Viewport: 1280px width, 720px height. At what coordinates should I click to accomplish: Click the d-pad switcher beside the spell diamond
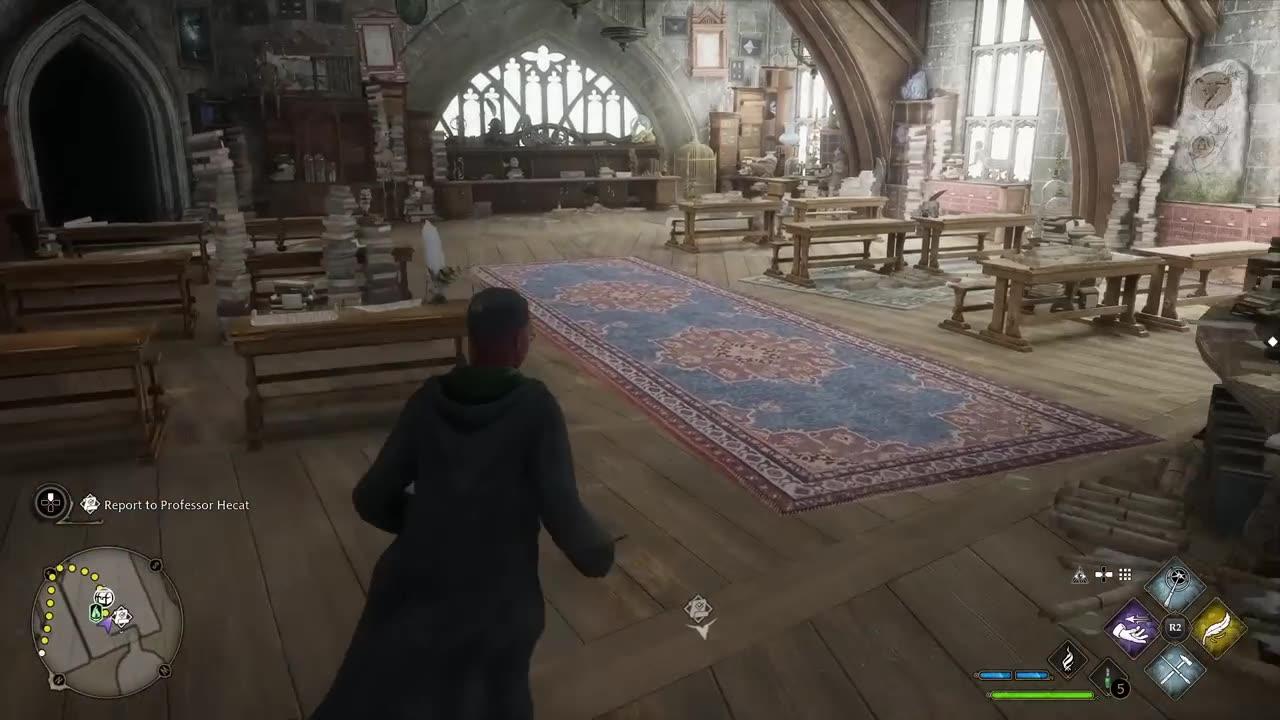[1102, 575]
